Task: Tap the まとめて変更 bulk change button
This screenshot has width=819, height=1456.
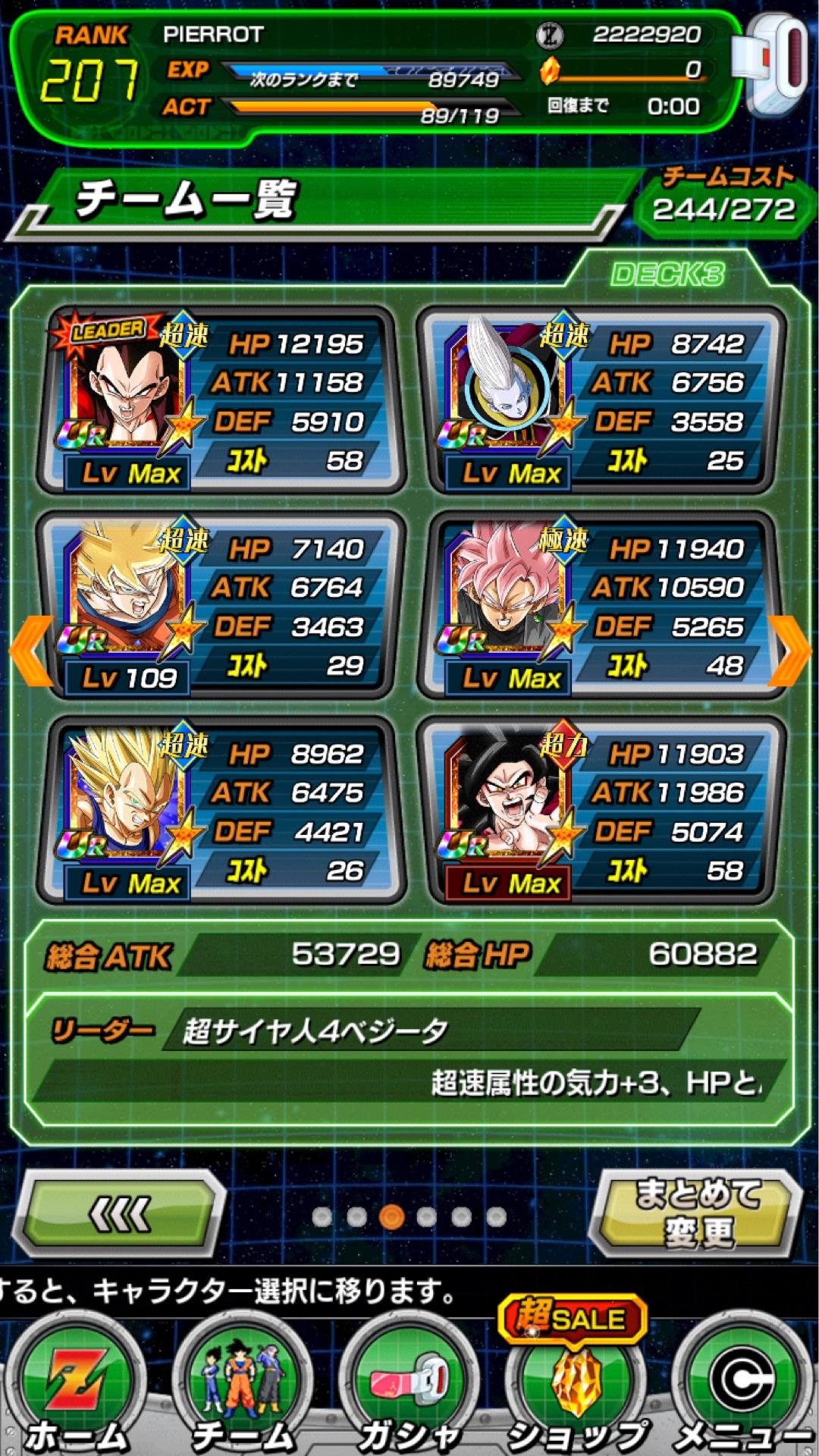Action: (696, 1213)
